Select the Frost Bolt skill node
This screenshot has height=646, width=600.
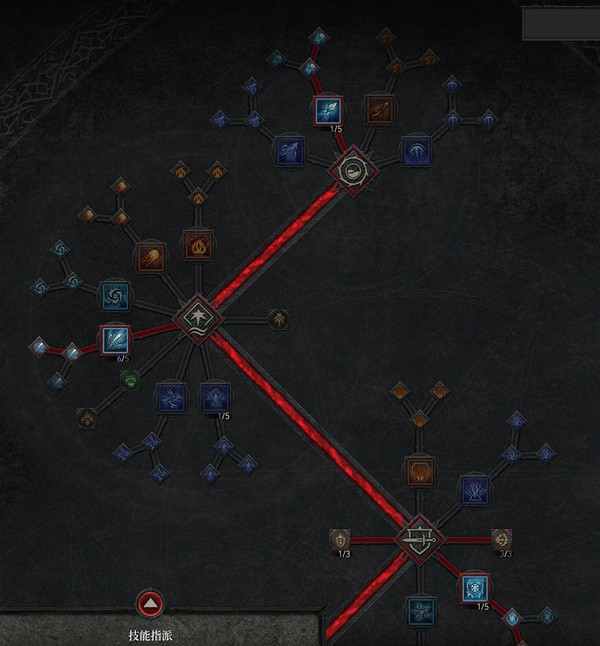328,110
